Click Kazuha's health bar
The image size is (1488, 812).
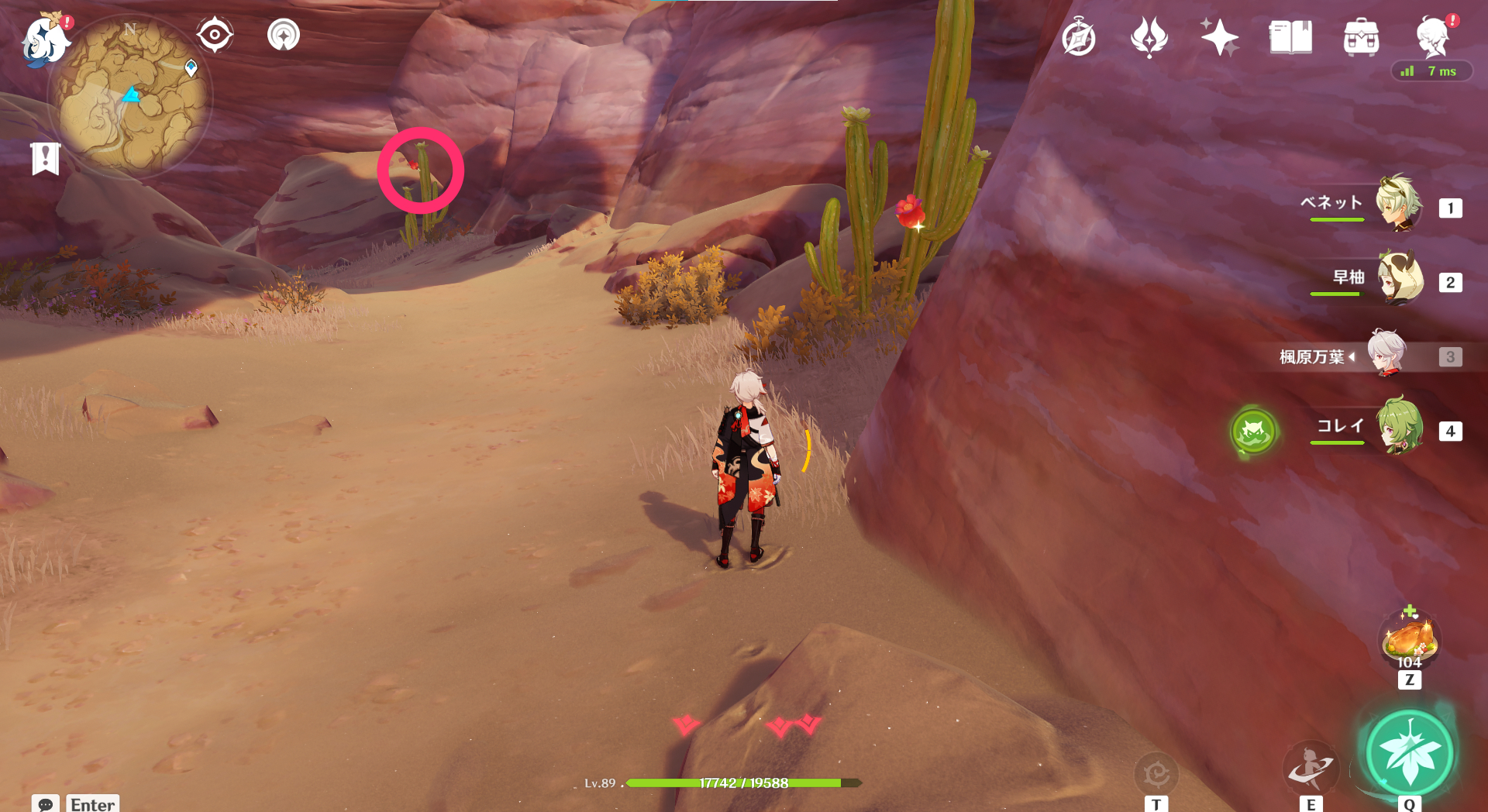(736, 783)
